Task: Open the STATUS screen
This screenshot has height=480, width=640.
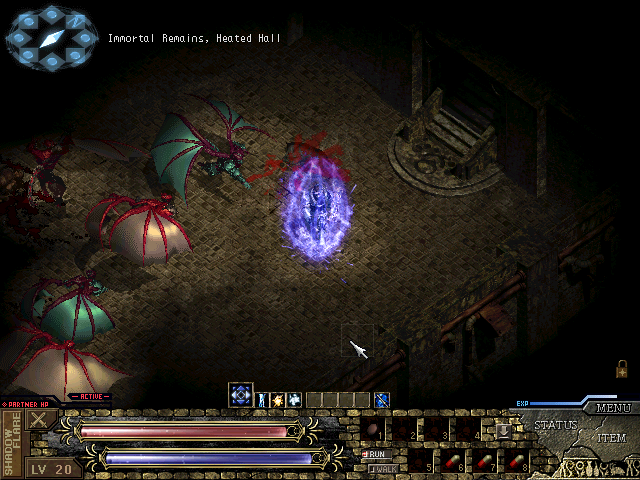Action: pos(555,425)
